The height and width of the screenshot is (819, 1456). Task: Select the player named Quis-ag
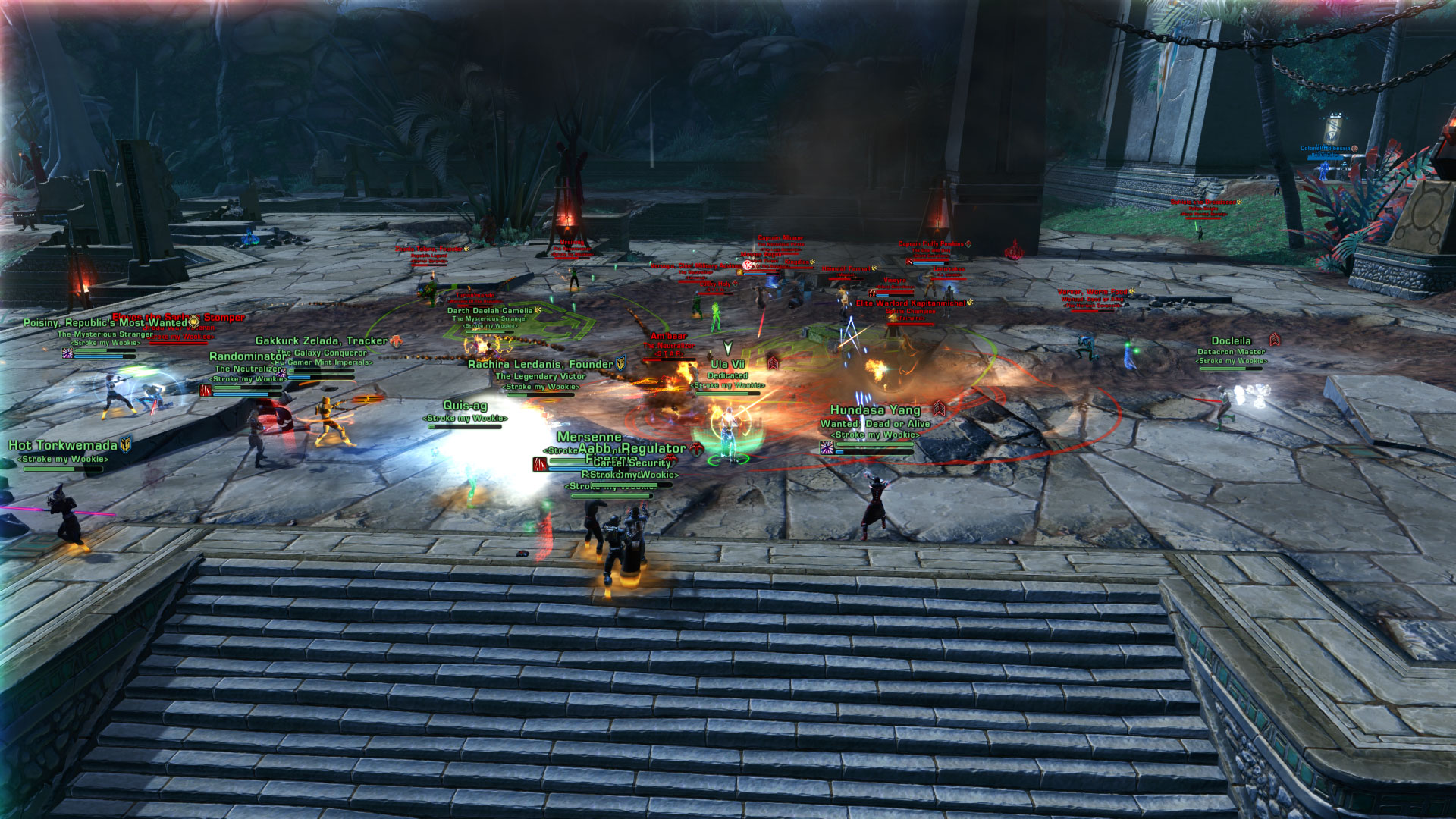tap(466, 405)
